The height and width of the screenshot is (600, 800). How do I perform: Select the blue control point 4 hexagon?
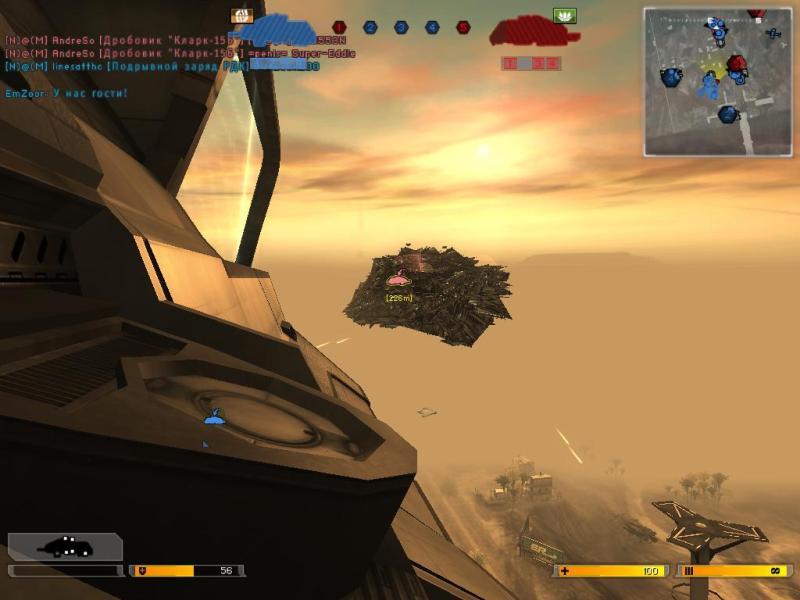click(x=432, y=28)
